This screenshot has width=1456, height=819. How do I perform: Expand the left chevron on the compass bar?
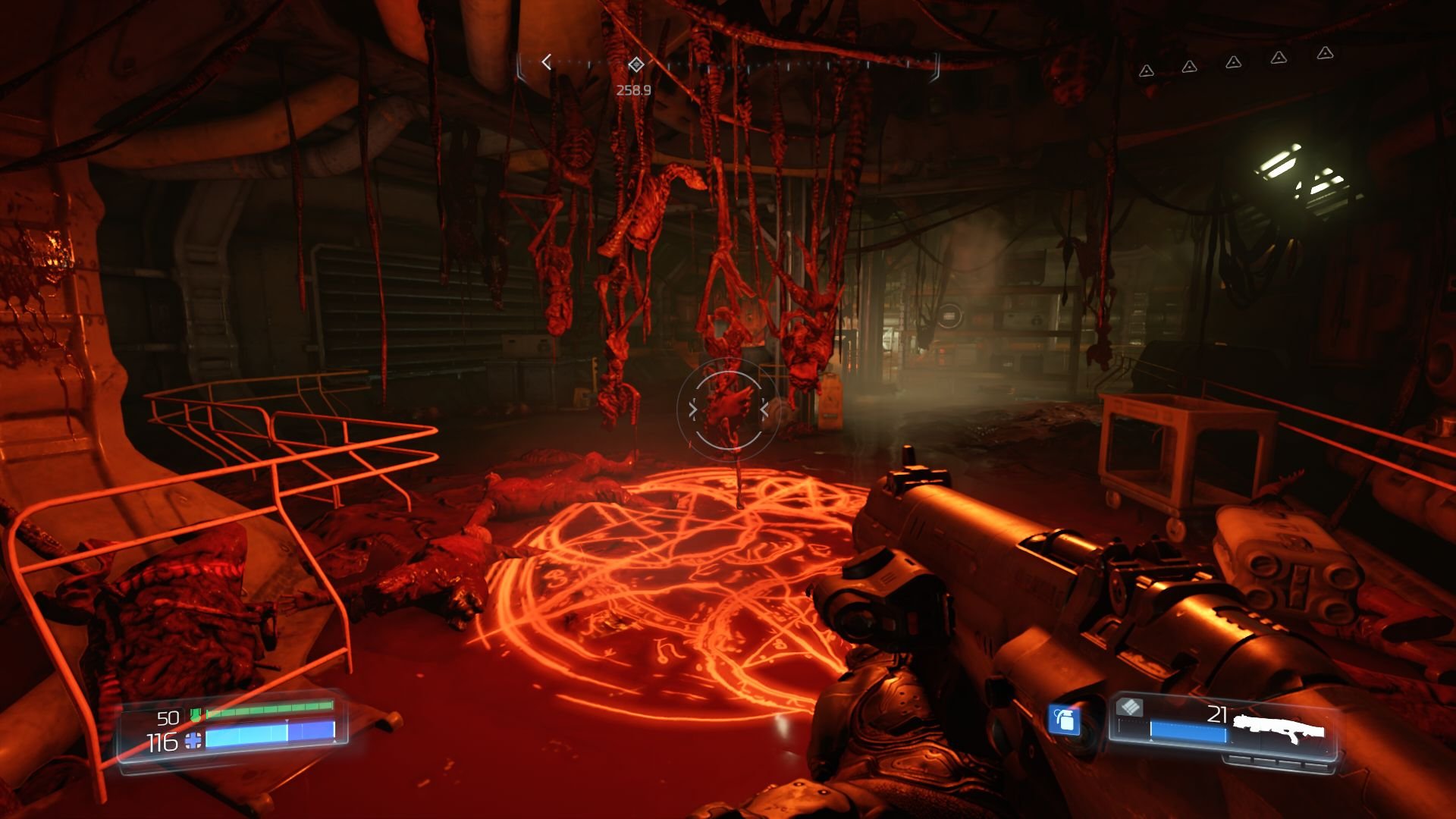[545, 61]
